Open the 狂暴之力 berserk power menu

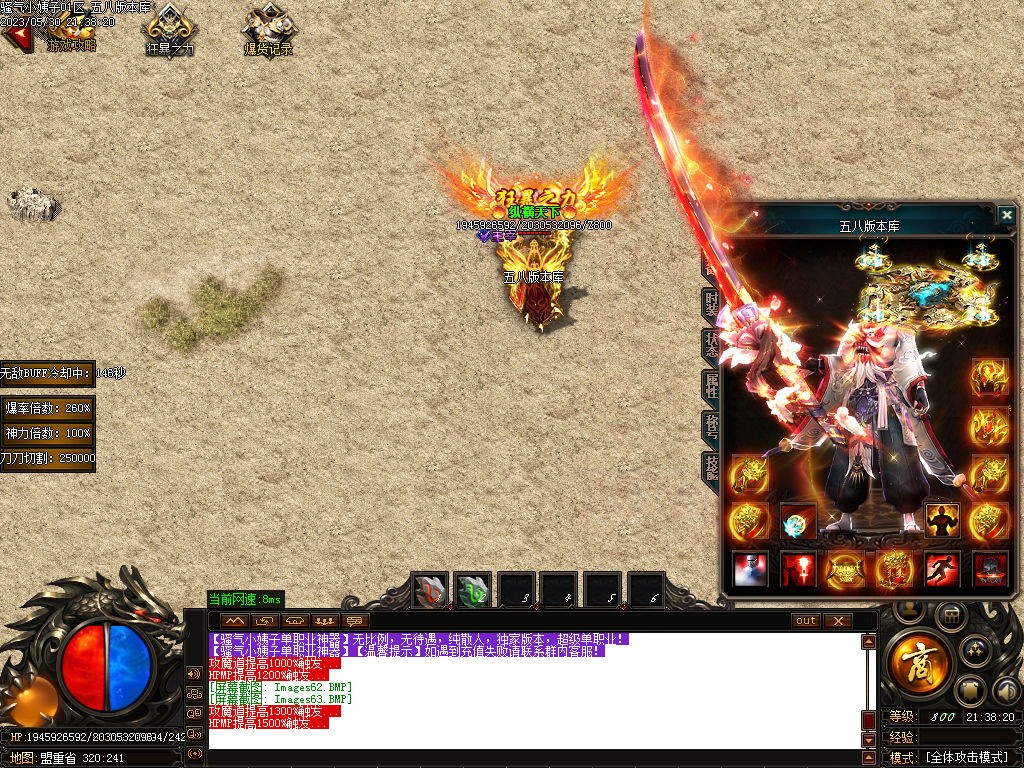(x=169, y=29)
